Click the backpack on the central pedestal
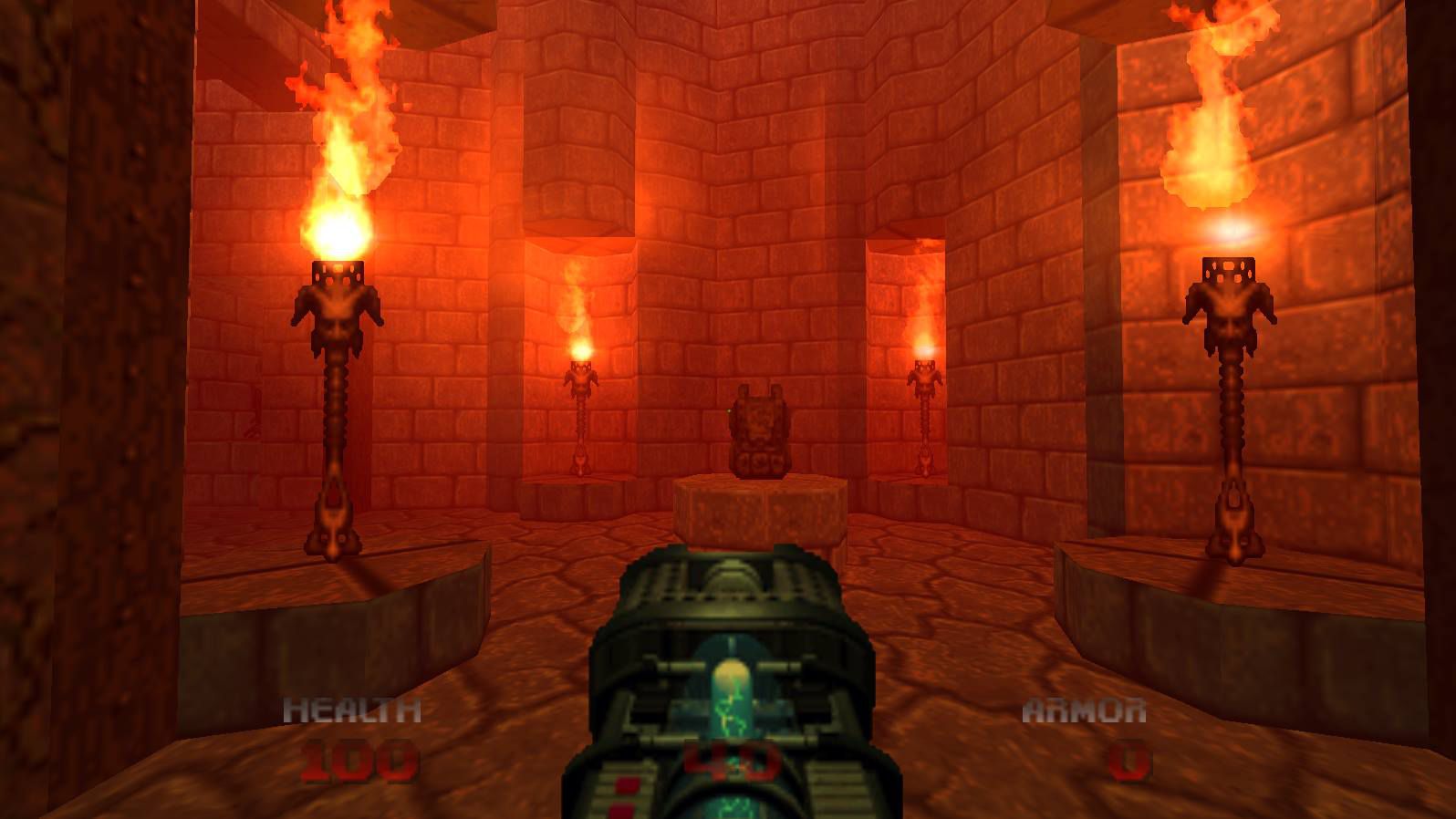The image size is (1456, 819). 760,429
